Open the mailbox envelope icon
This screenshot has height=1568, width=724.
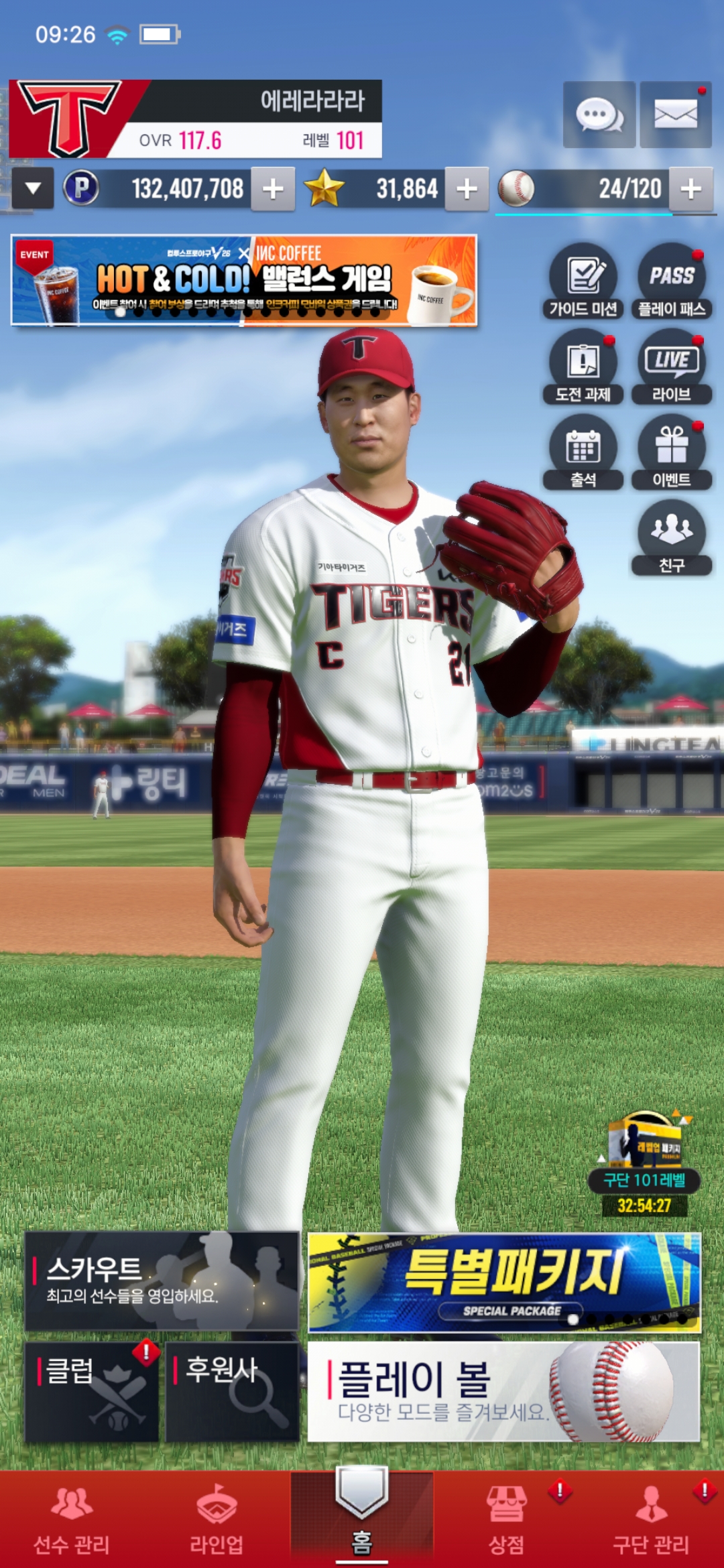(x=675, y=115)
